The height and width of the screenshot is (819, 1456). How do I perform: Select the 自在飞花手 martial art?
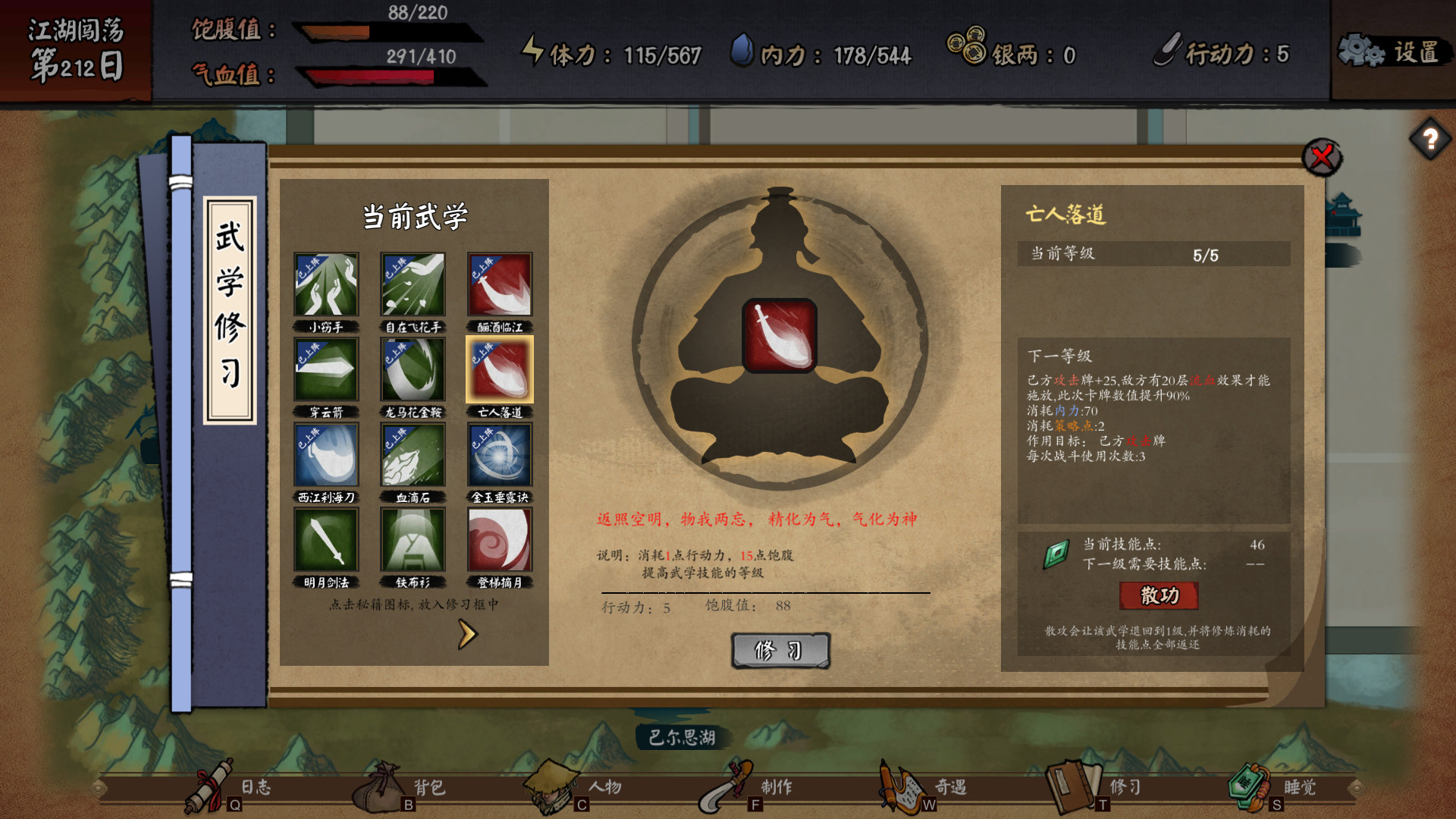[x=412, y=285]
